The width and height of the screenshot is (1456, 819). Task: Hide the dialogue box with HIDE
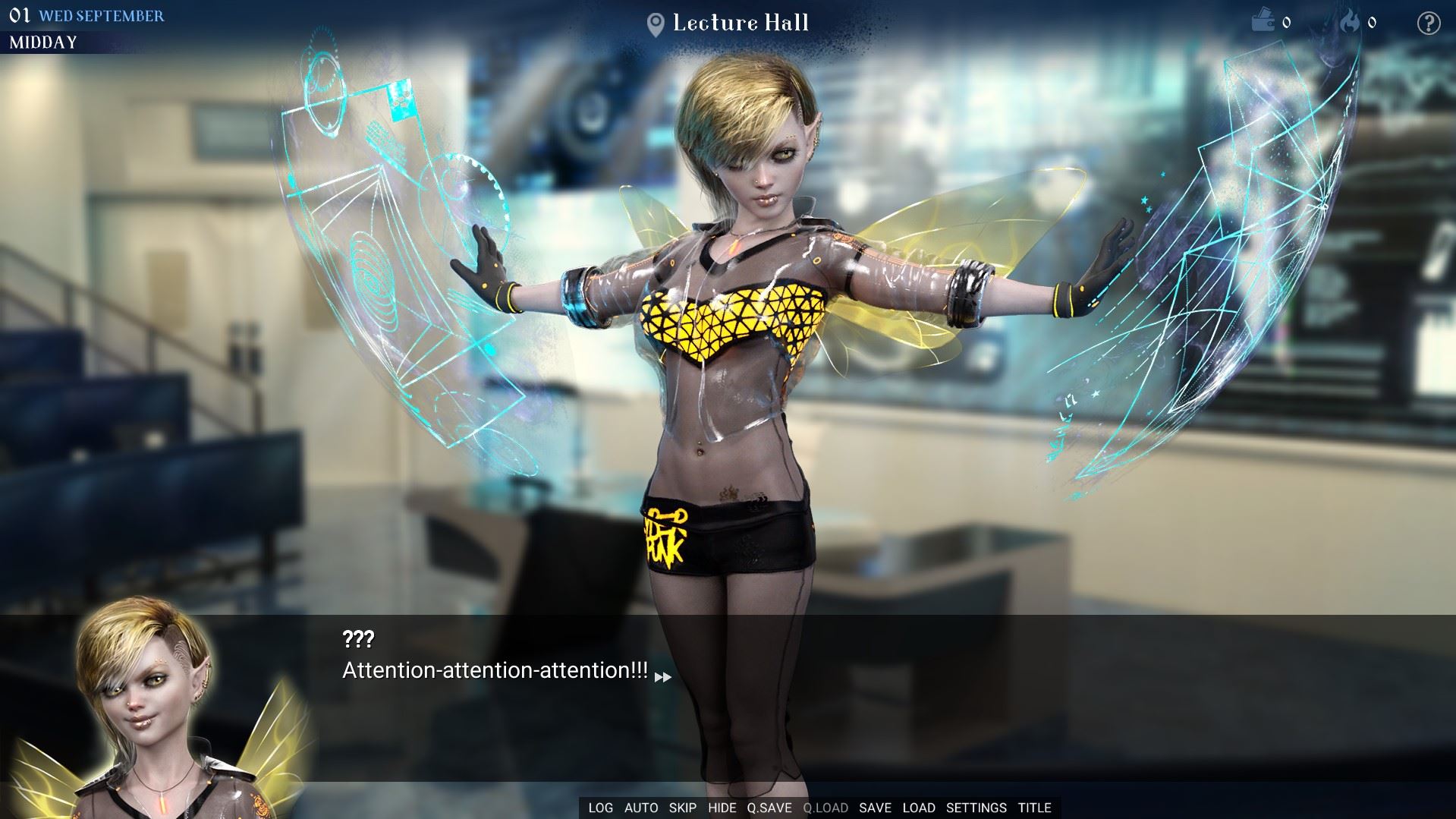click(x=722, y=808)
